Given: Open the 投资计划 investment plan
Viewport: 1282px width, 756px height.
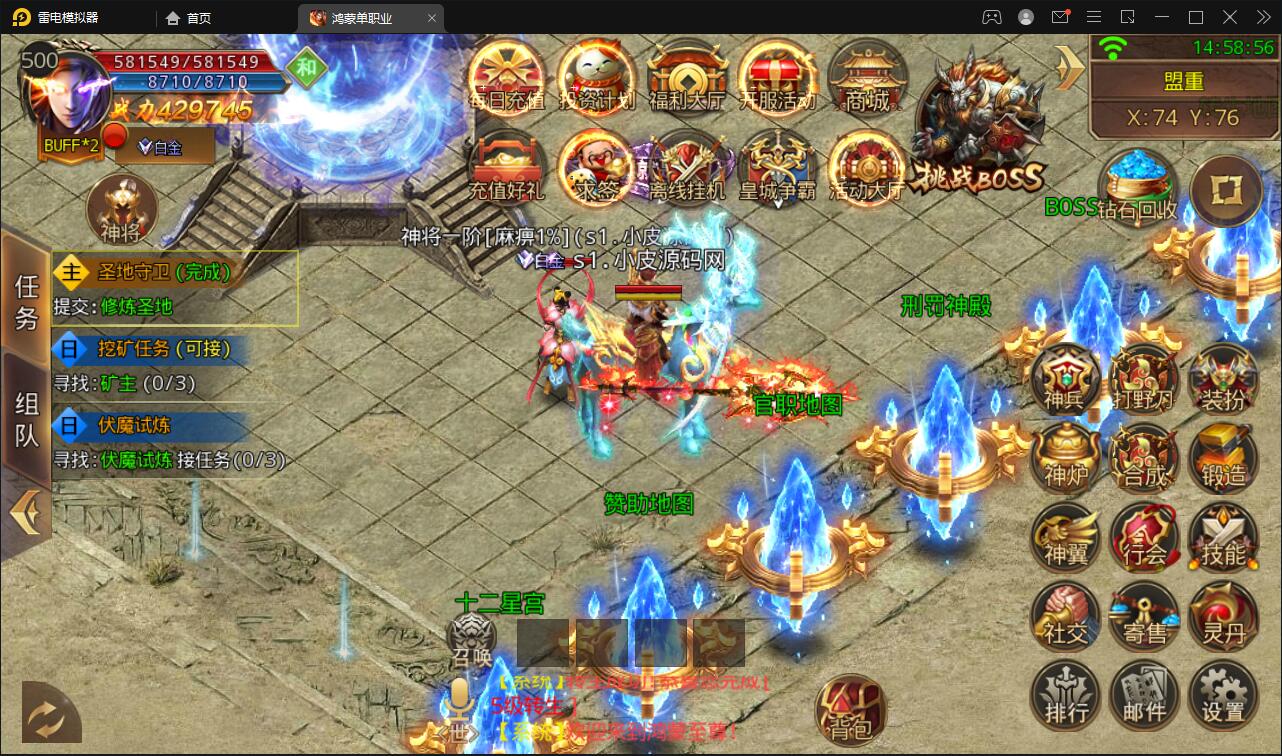Looking at the screenshot, I should click(x=597, y=78).
